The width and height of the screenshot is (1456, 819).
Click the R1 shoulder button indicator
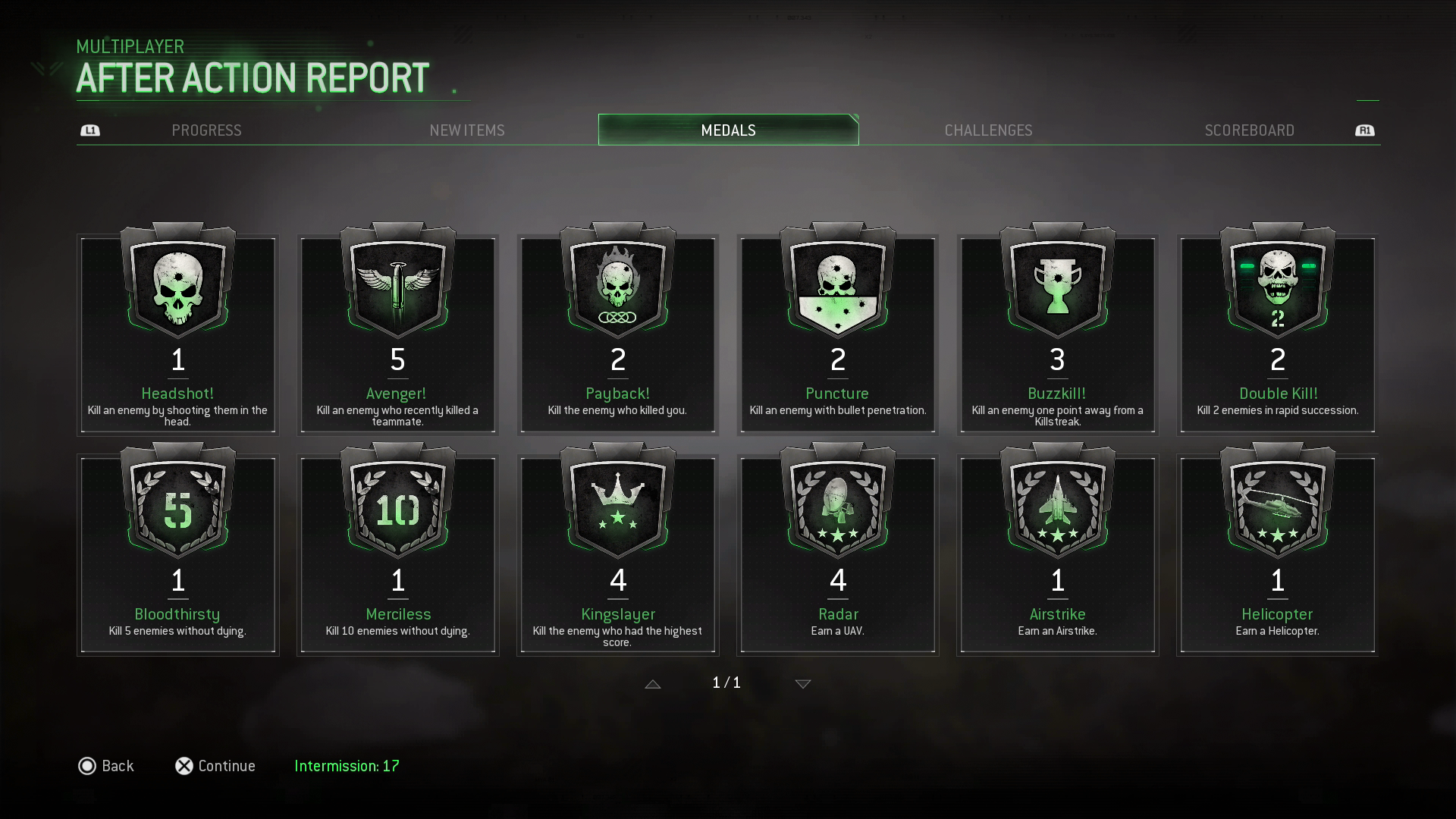pos(1365,130)
